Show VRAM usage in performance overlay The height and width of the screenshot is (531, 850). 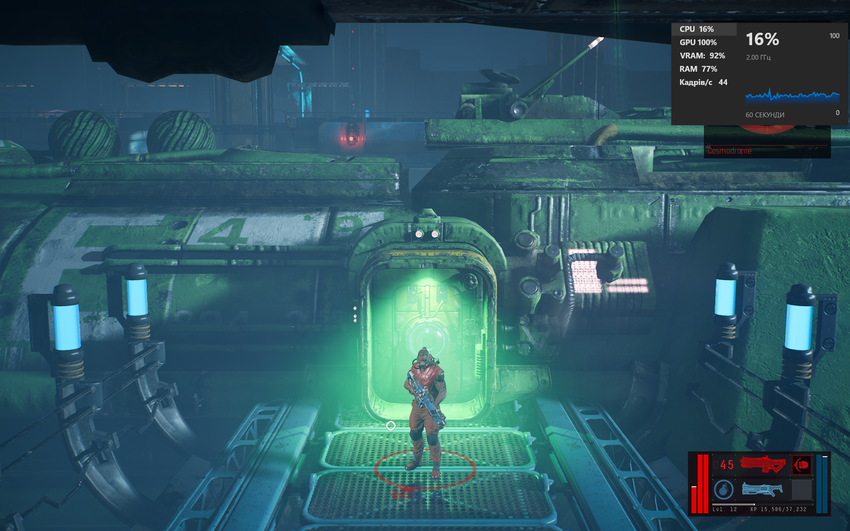click(x=703, y=56)
